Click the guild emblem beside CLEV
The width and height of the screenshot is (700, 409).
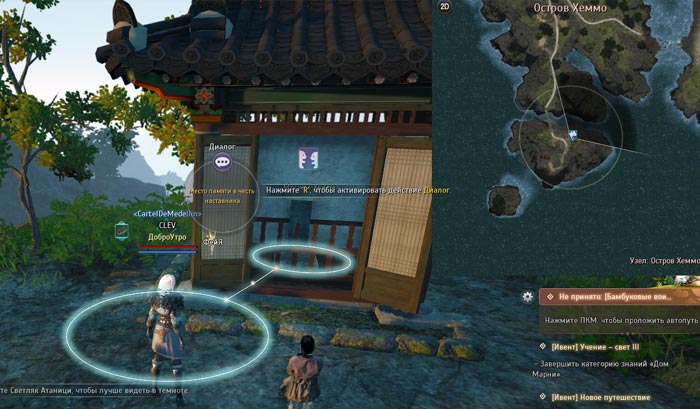[122, 230]
